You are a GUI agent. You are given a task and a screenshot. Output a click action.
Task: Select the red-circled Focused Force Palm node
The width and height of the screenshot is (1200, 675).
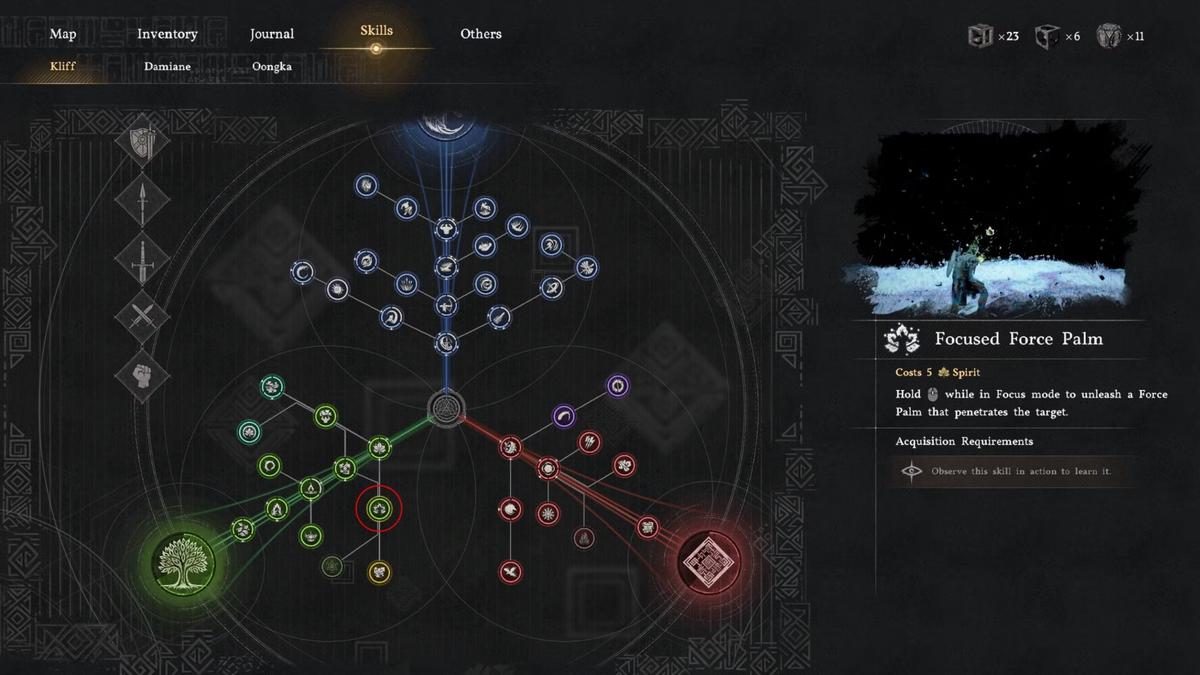click(379, 509)
